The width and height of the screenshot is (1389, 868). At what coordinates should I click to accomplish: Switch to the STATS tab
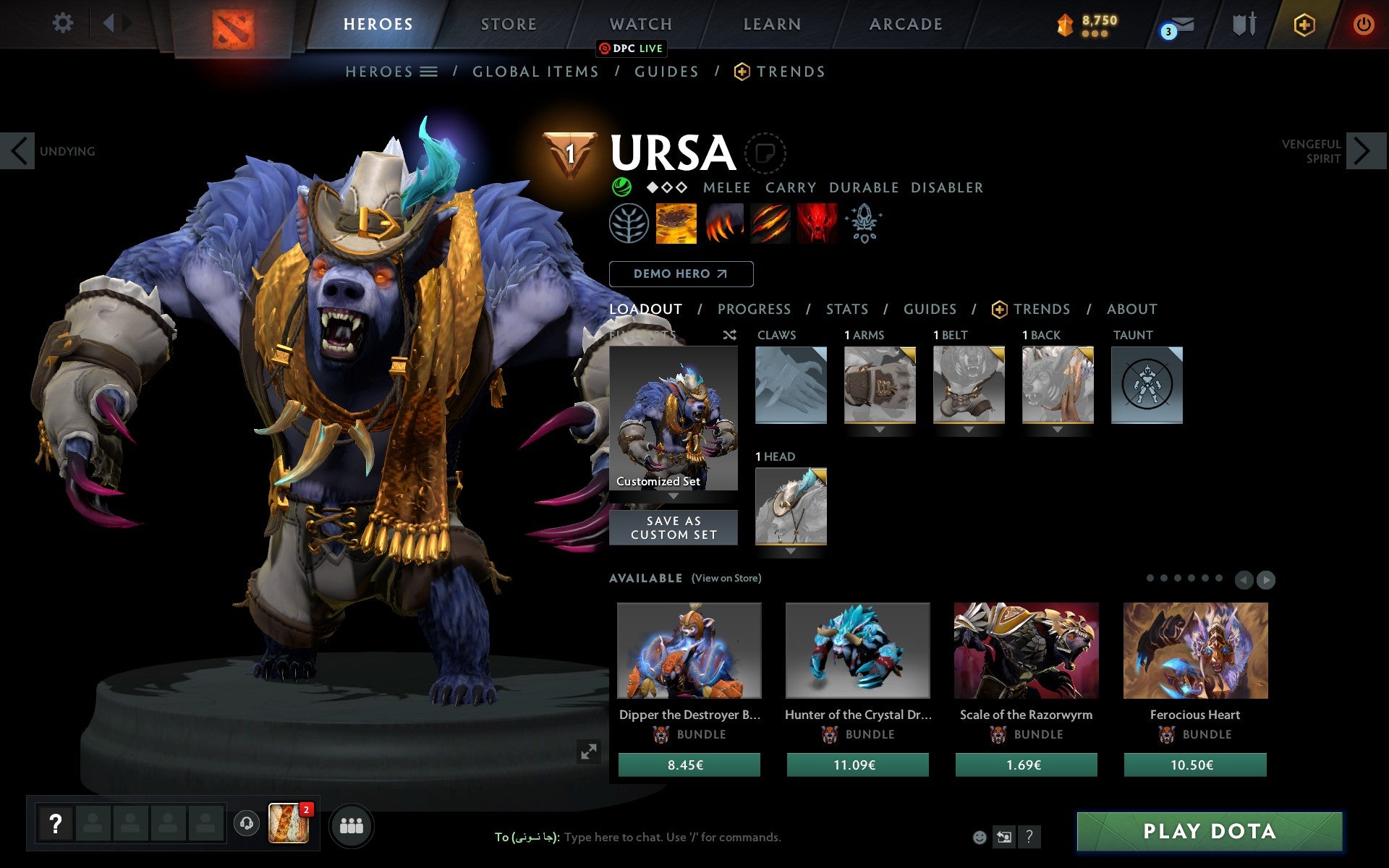coord(846,309)
